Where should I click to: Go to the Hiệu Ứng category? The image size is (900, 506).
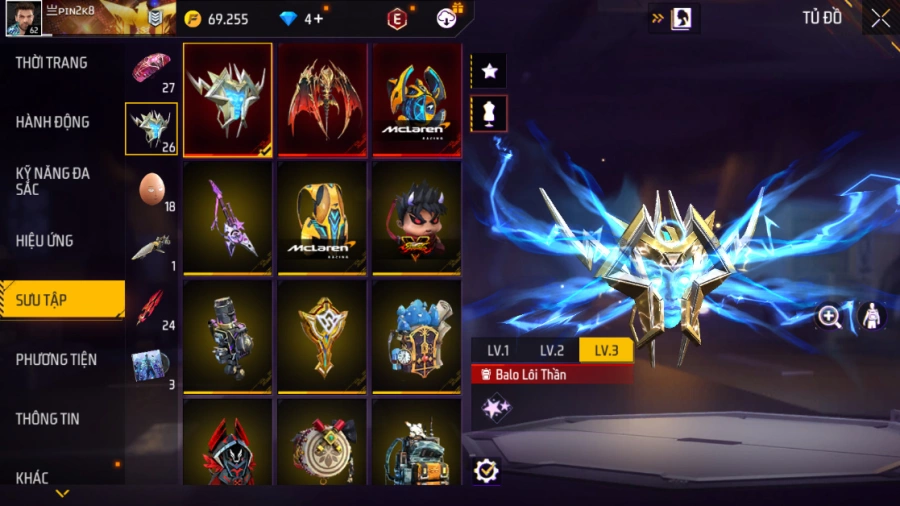[45, 240]
